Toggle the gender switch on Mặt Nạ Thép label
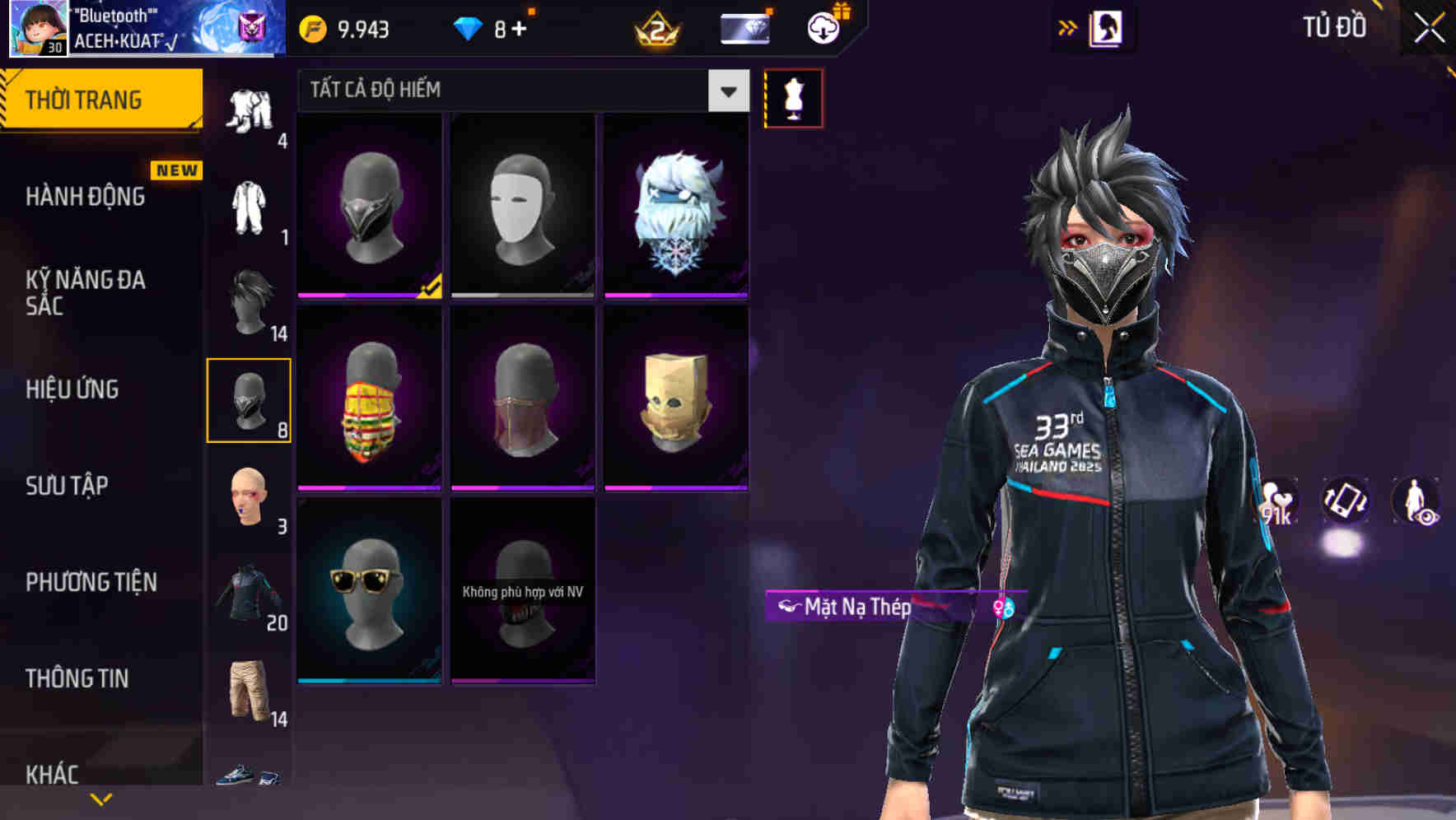 pos(1003,608)
